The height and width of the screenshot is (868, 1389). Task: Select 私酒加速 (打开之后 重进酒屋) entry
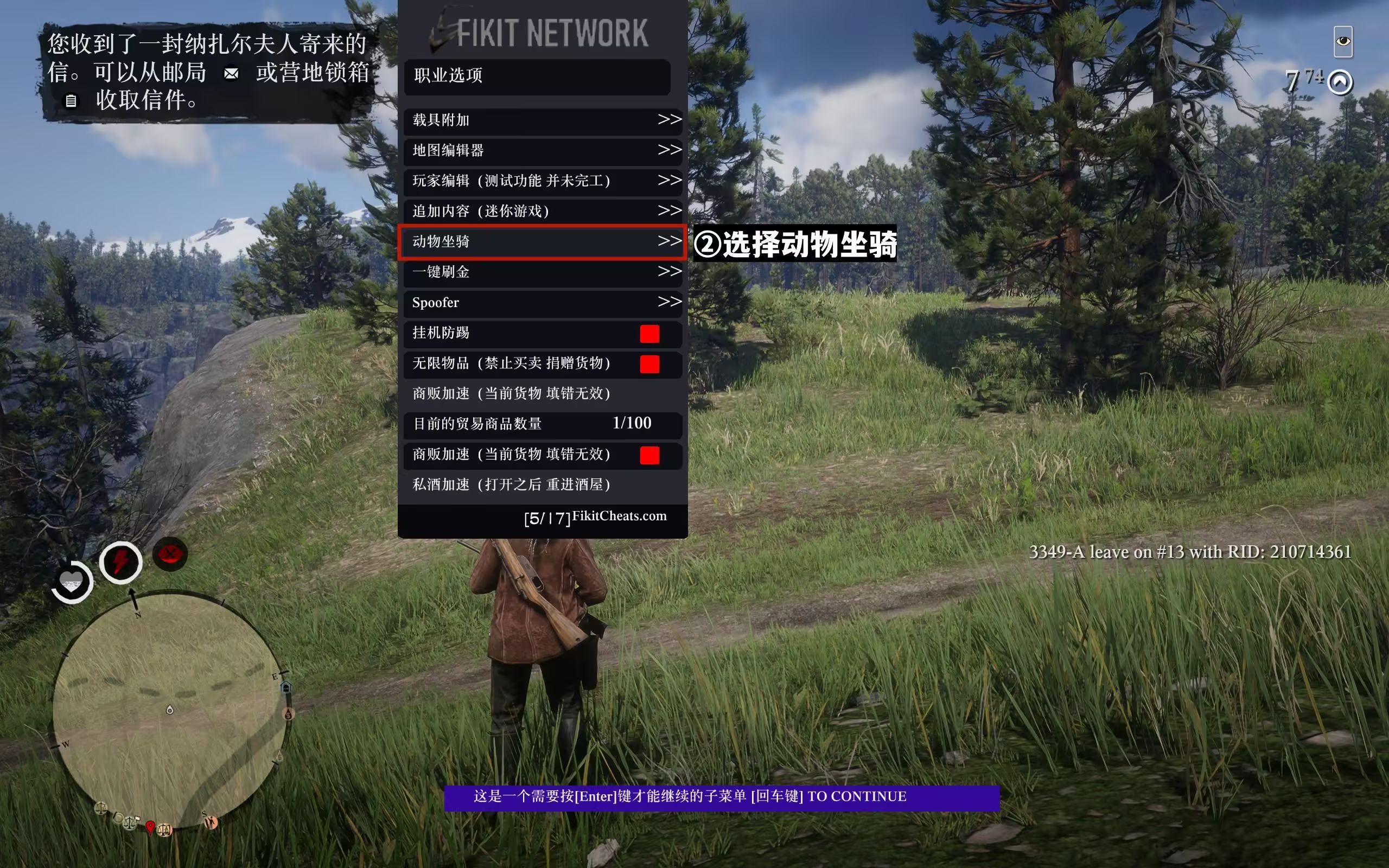point(542,484)
